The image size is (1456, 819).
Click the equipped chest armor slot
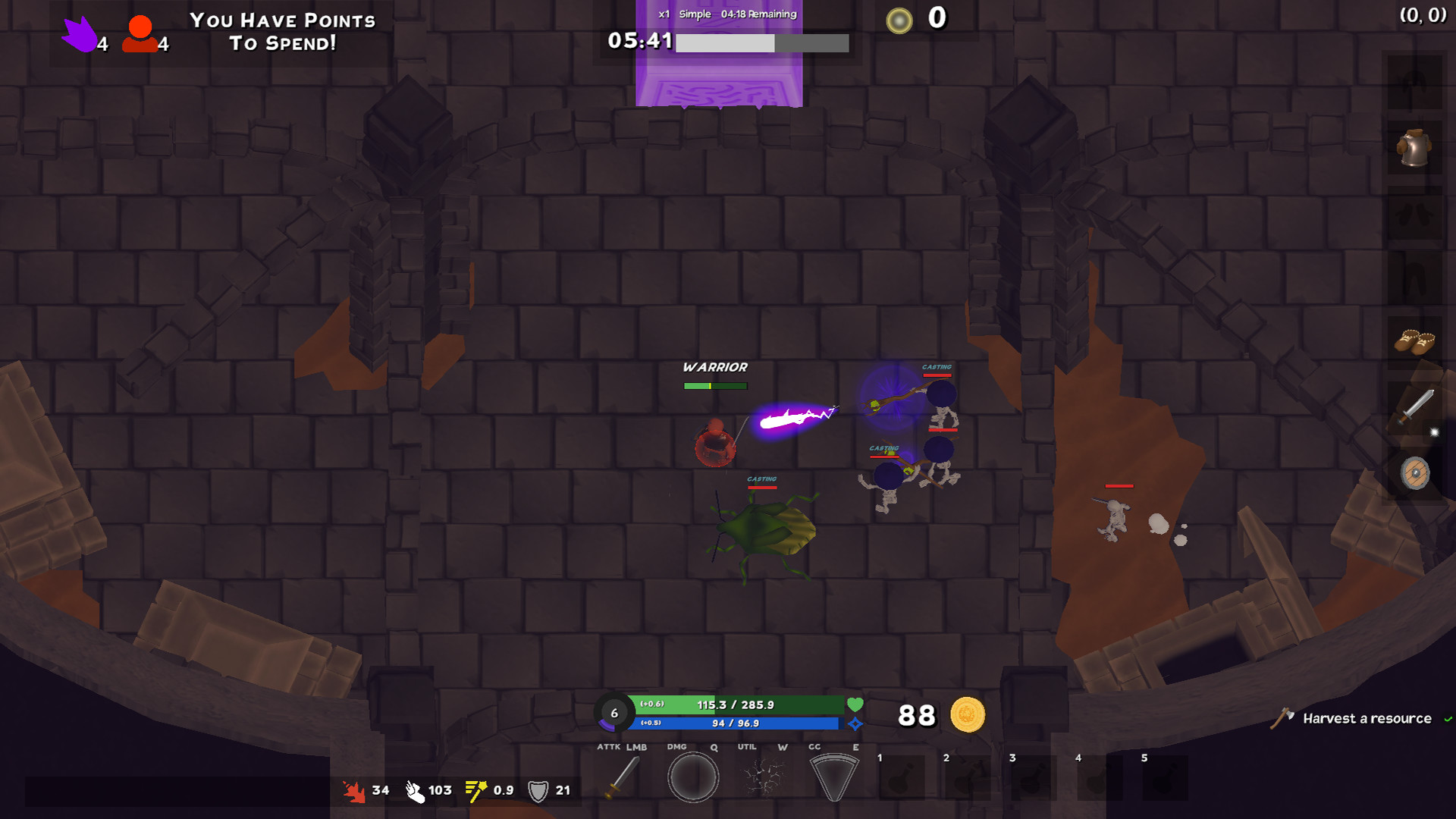tap(1415, 147)
